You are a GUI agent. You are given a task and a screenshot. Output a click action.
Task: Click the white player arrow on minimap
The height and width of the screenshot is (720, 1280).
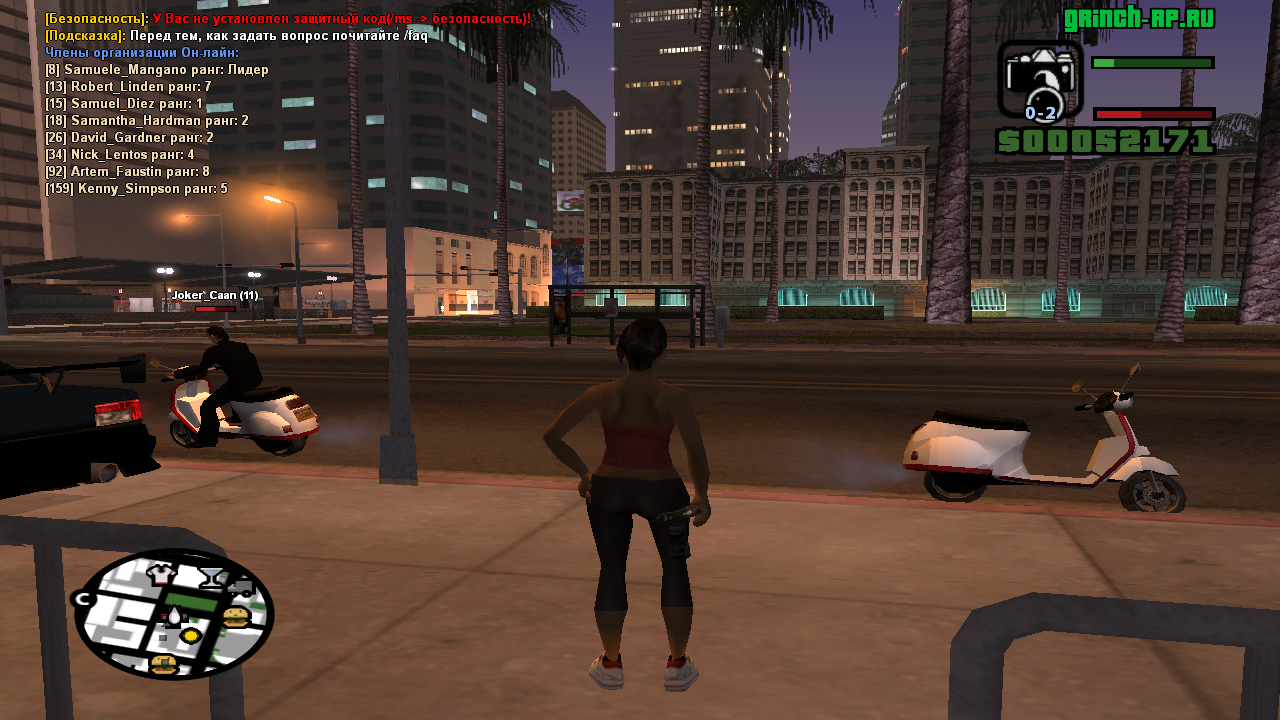point(176,616)
